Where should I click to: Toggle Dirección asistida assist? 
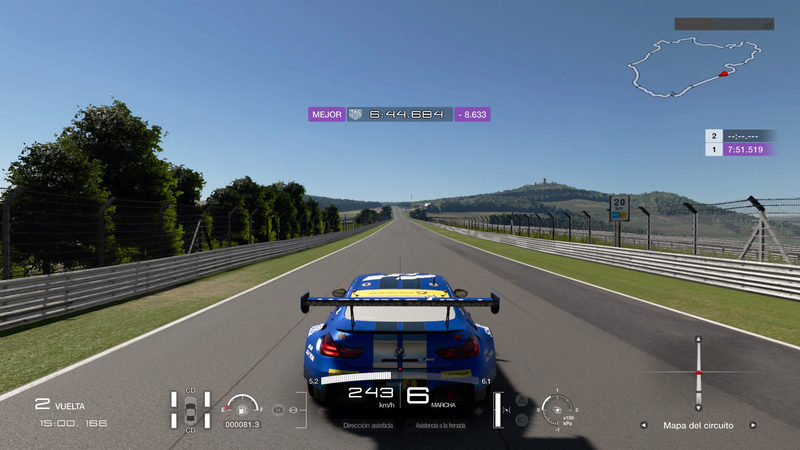[x=367, y=425]
